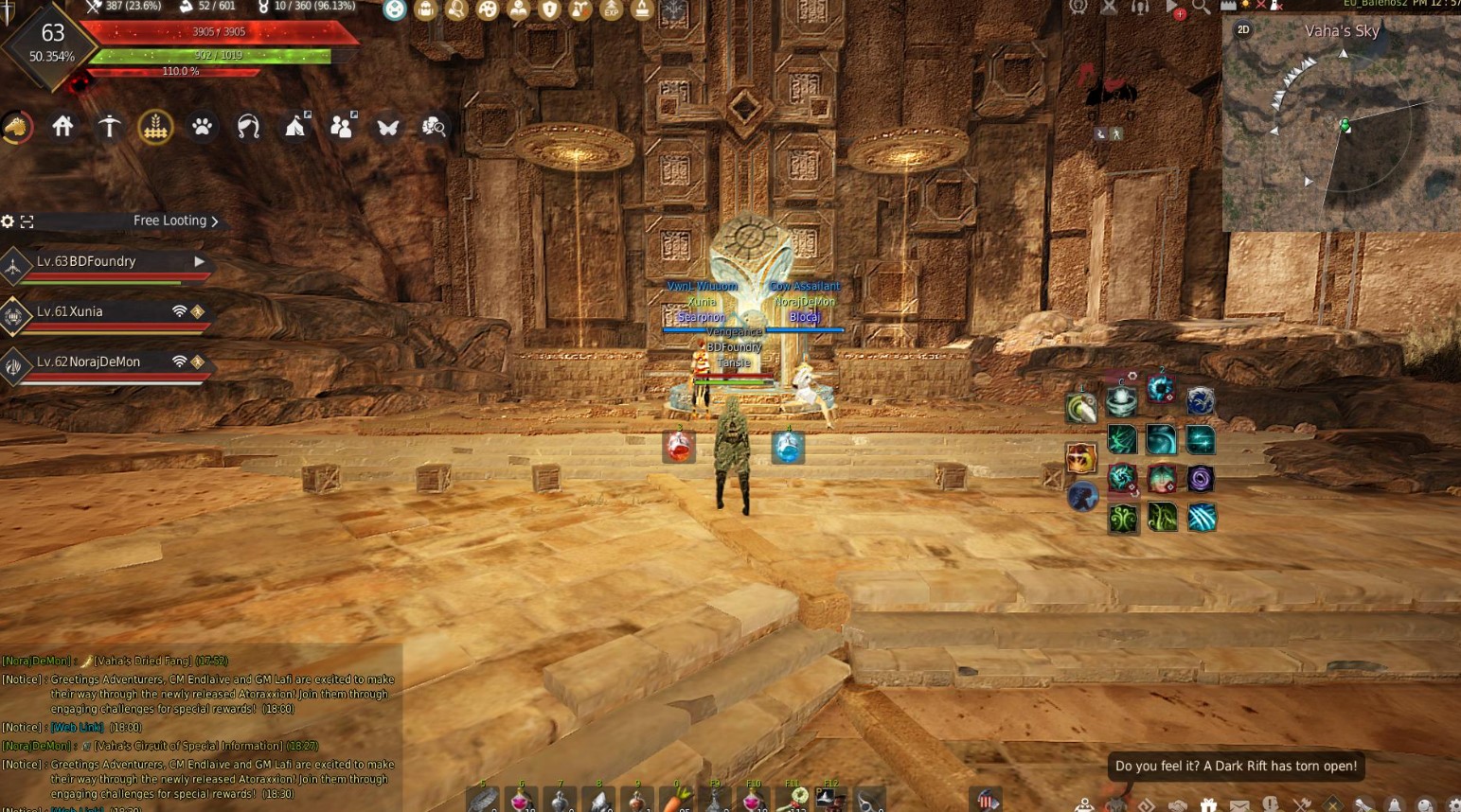Open the paw print pet icon

click(x=202, y=127)
